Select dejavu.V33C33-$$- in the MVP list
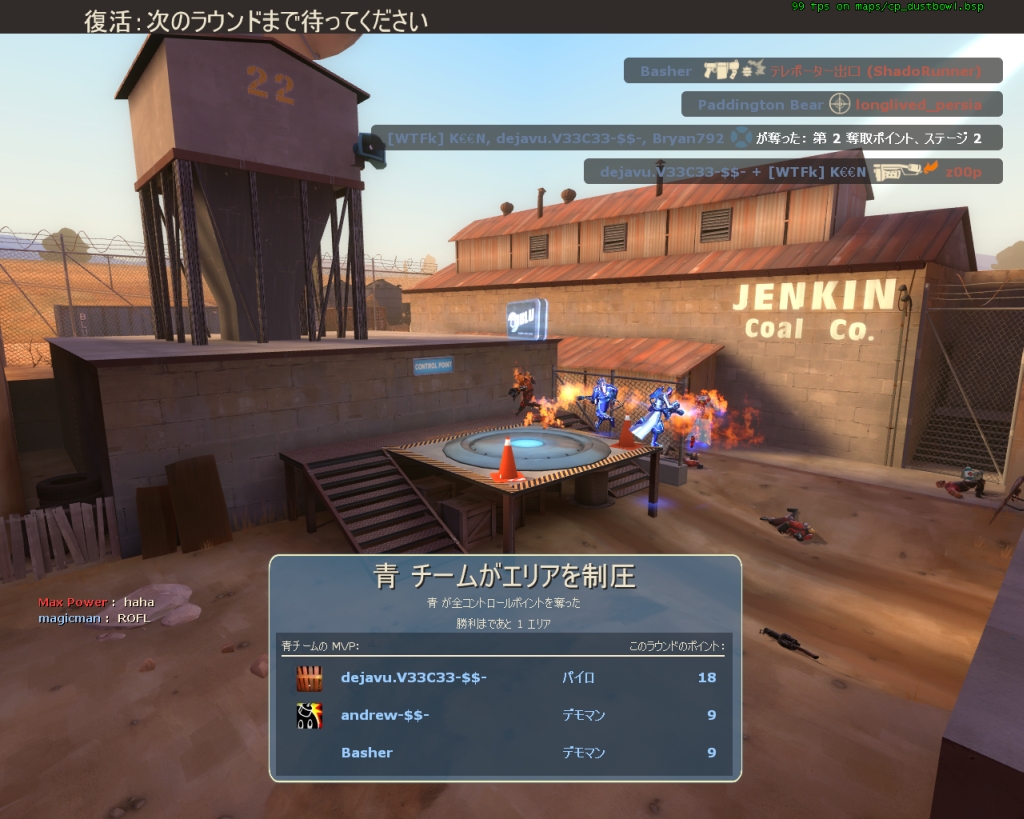1024x819 pixels. point(414,678)
